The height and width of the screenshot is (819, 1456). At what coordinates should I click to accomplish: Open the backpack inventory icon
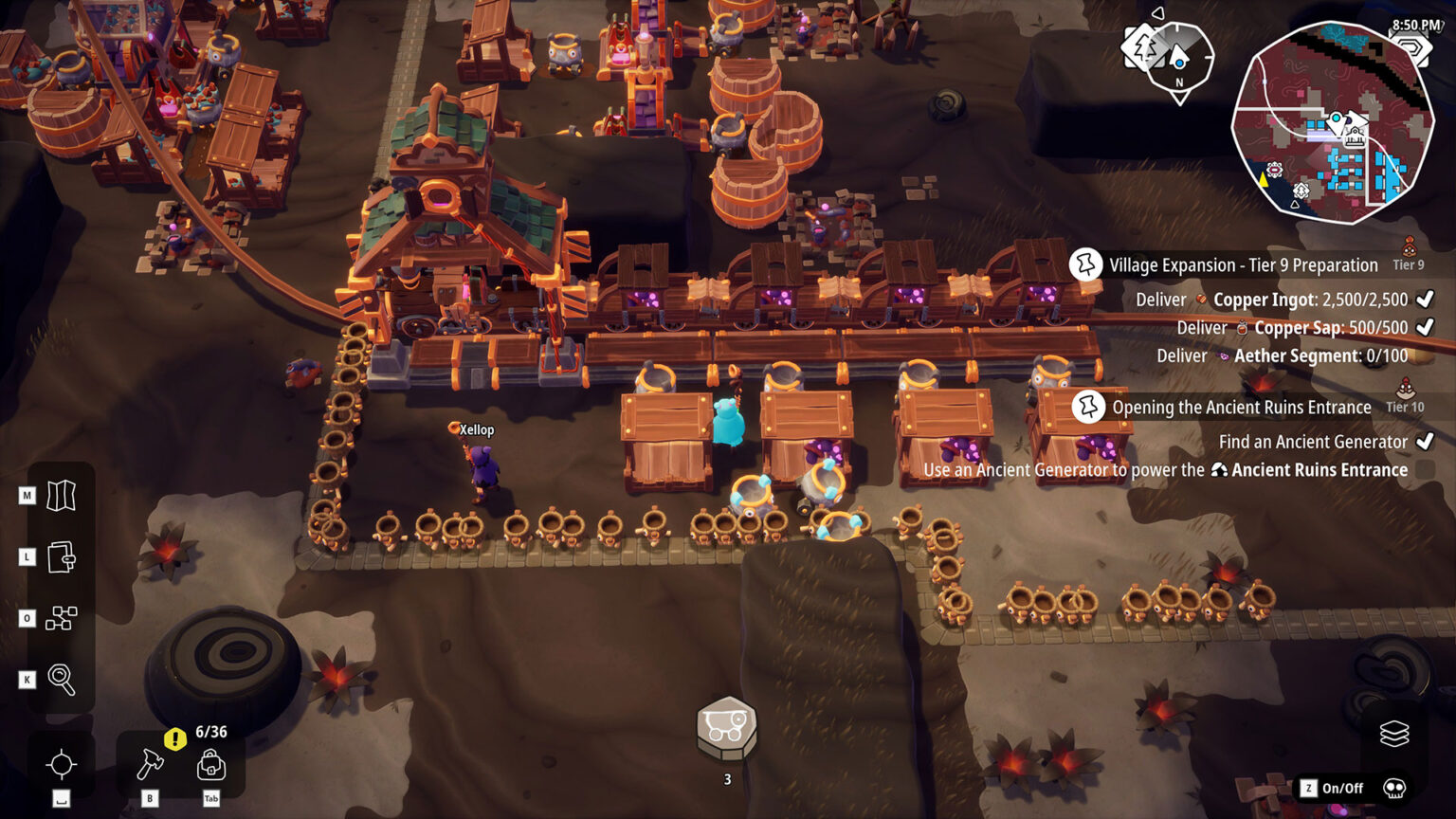(210, 766)
